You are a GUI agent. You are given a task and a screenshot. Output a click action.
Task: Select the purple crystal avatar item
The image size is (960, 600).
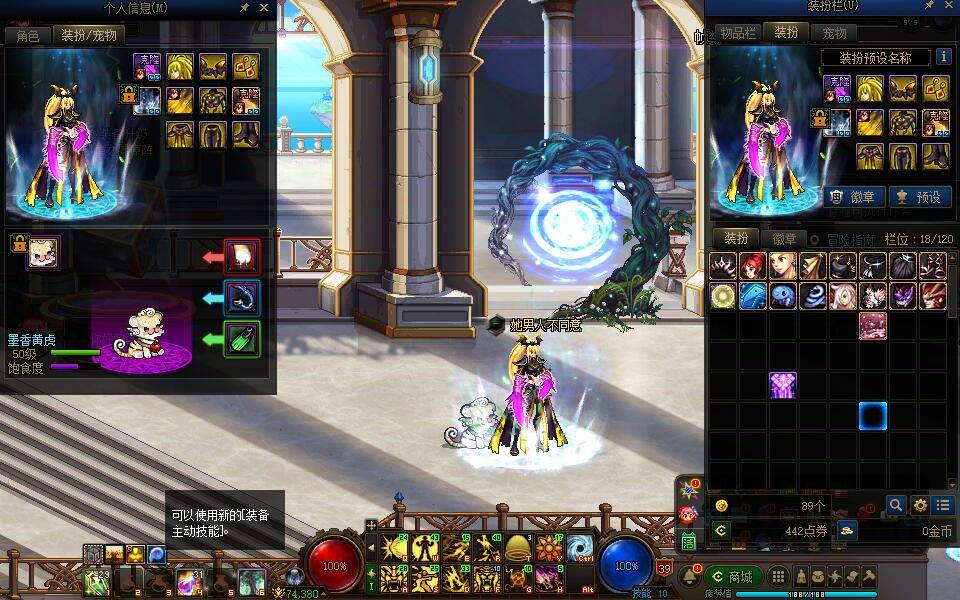pyautogui.click(x=783, y=385)
